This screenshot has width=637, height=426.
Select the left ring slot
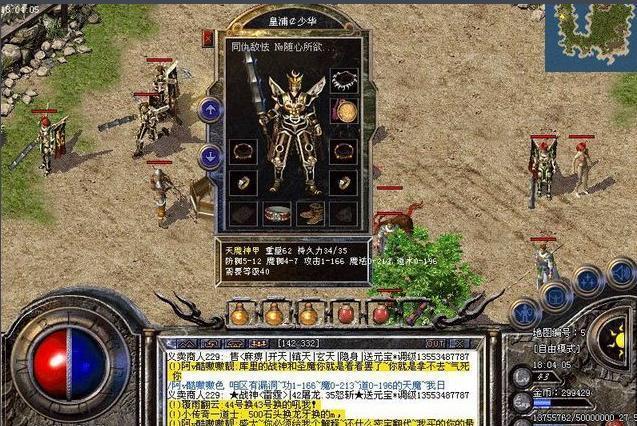tap(243, 183)
